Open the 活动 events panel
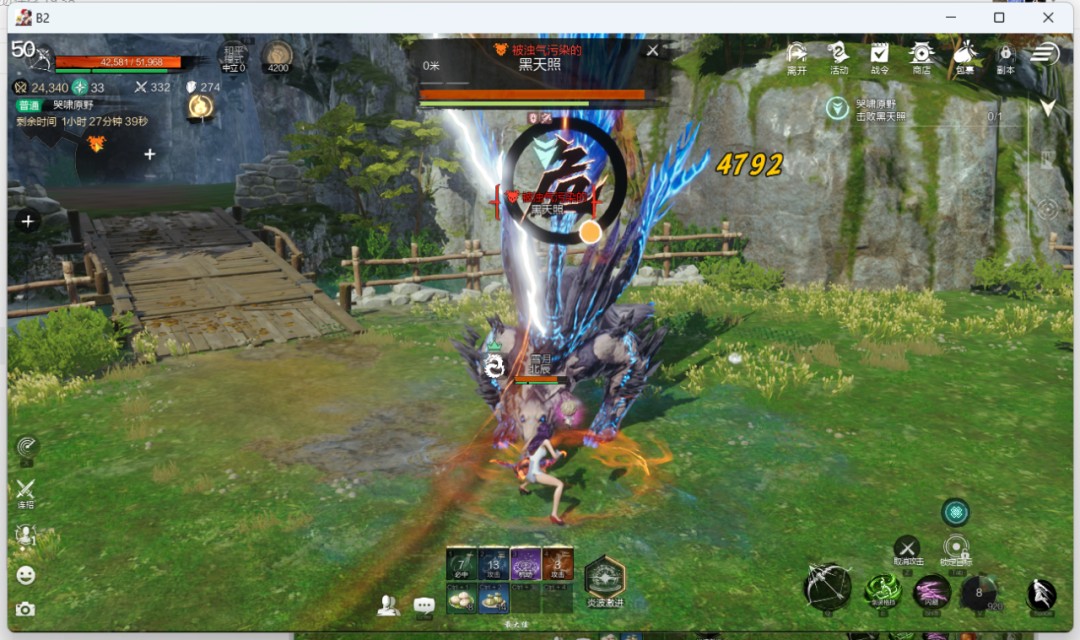 pos(839,56)
